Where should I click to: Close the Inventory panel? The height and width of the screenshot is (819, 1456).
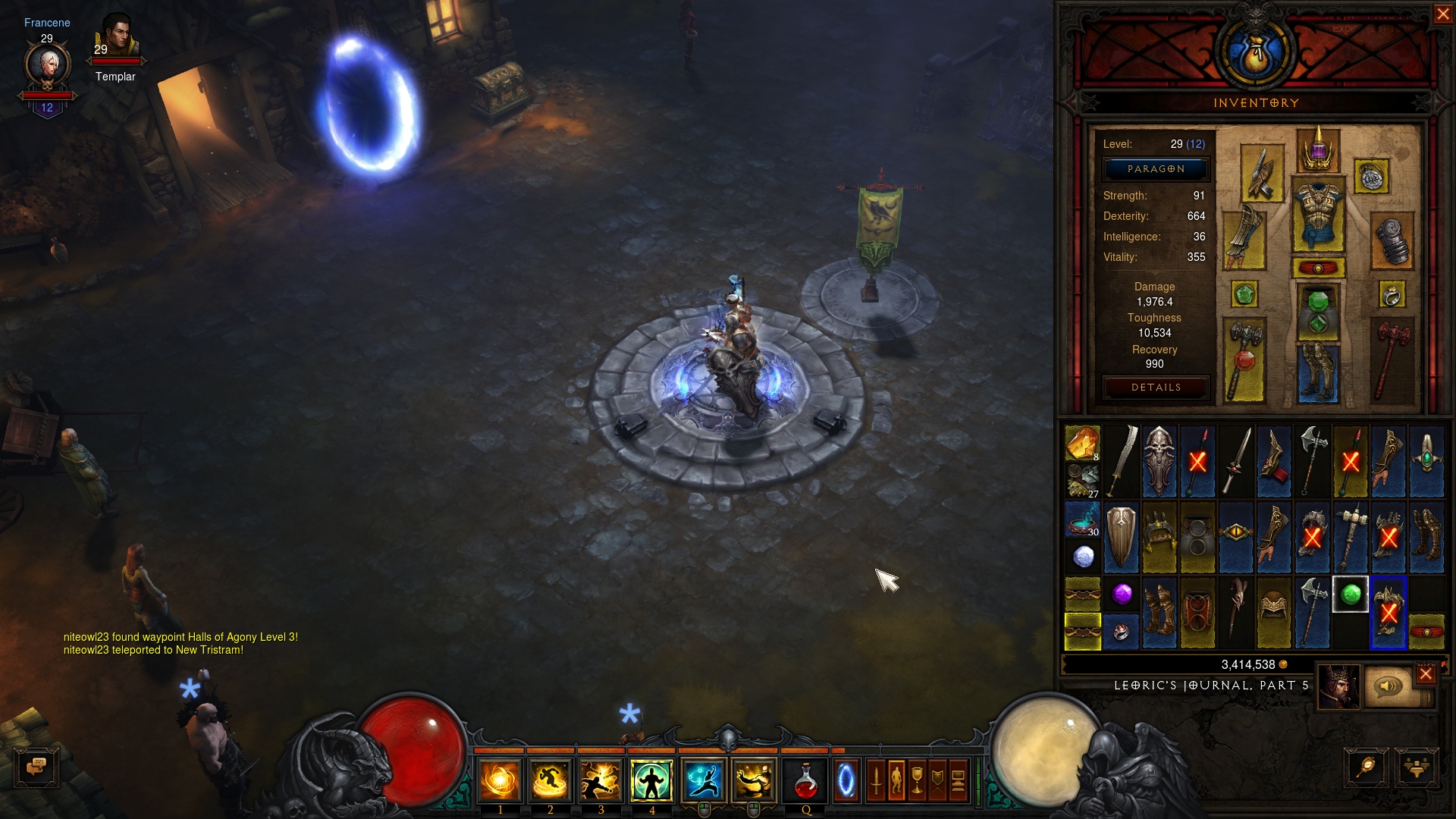pyautogui.click(x=1442, y=14)
